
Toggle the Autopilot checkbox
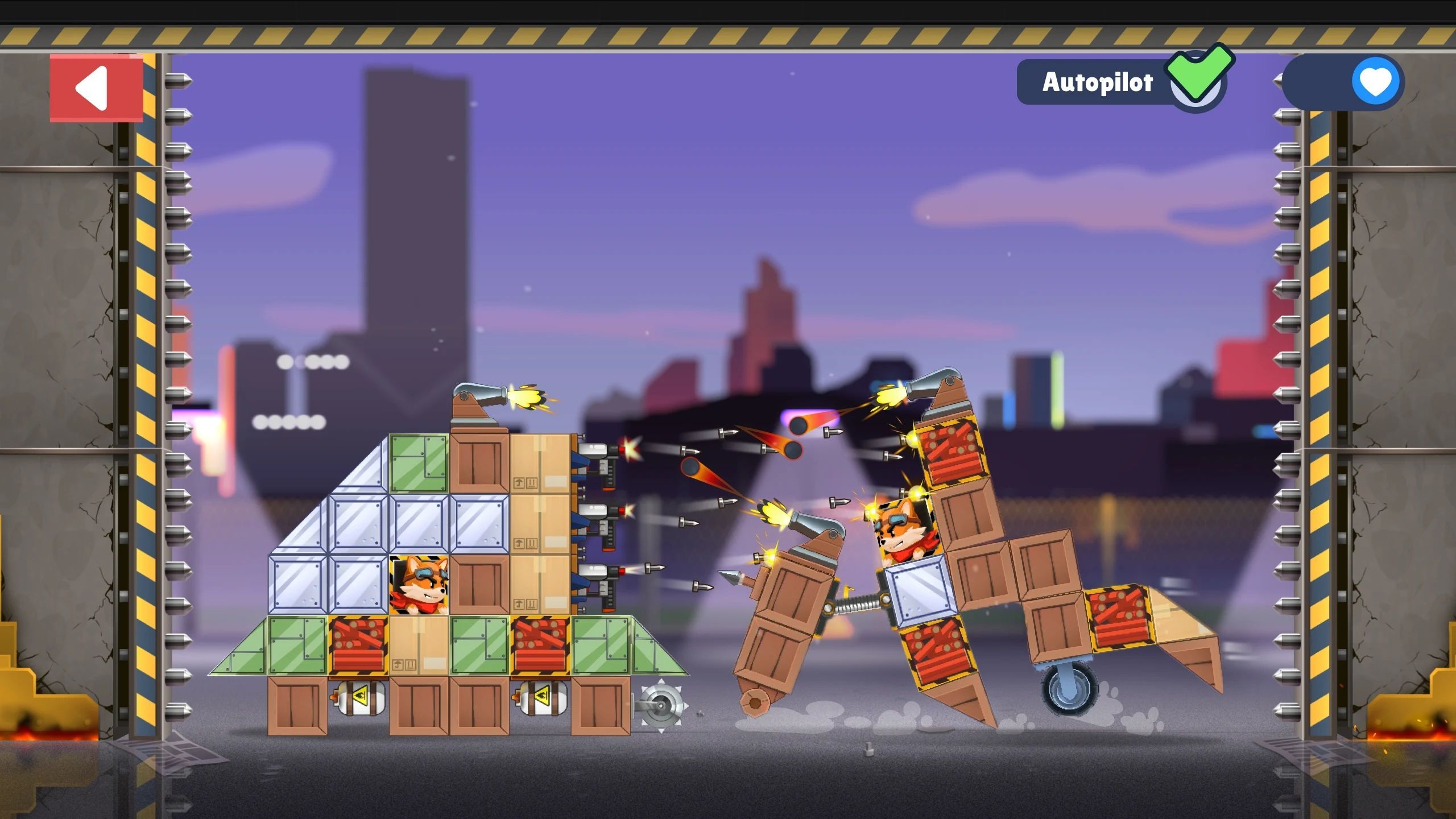[1197, 81]
